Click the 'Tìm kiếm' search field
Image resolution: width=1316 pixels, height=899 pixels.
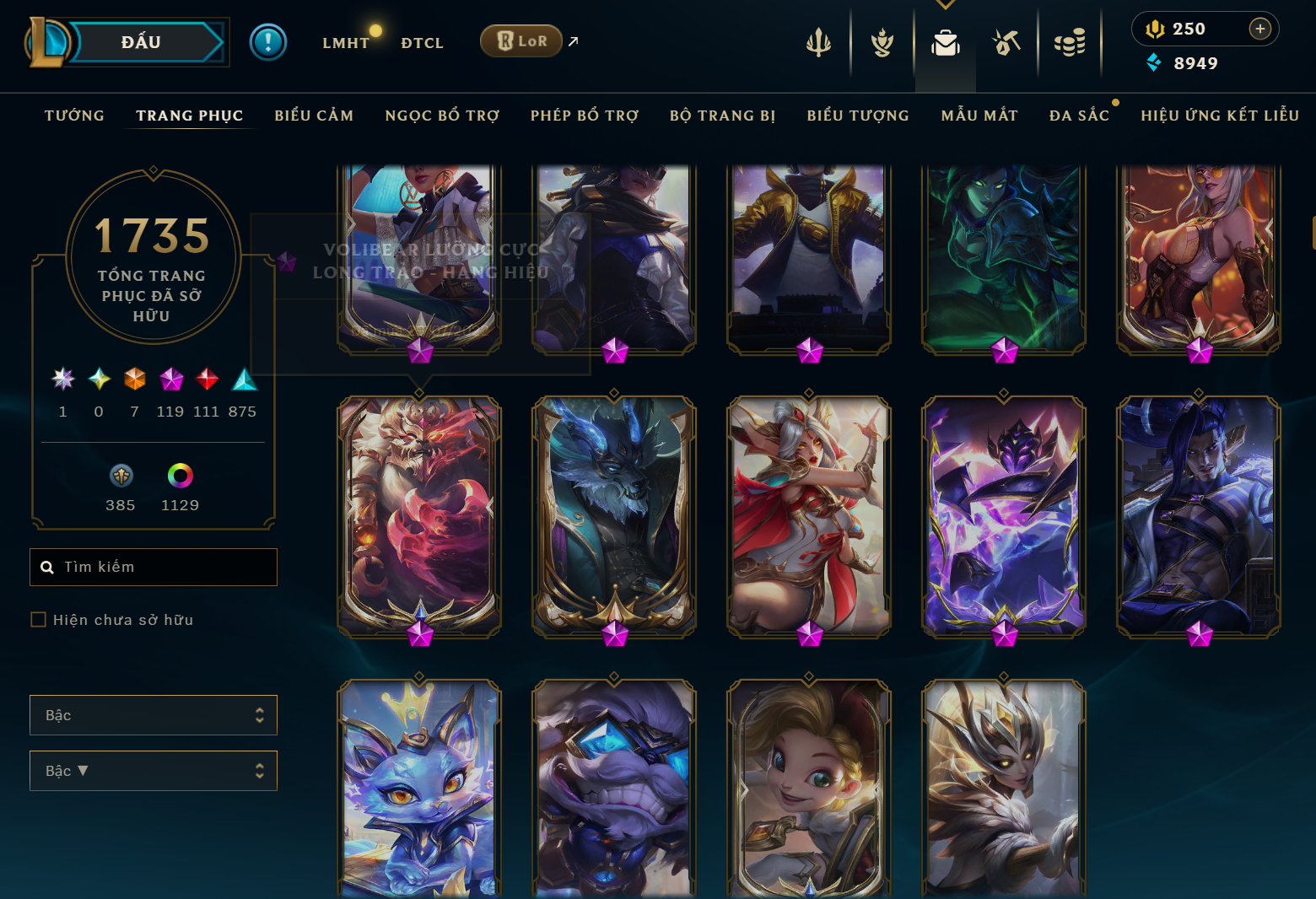click(153, 567)
